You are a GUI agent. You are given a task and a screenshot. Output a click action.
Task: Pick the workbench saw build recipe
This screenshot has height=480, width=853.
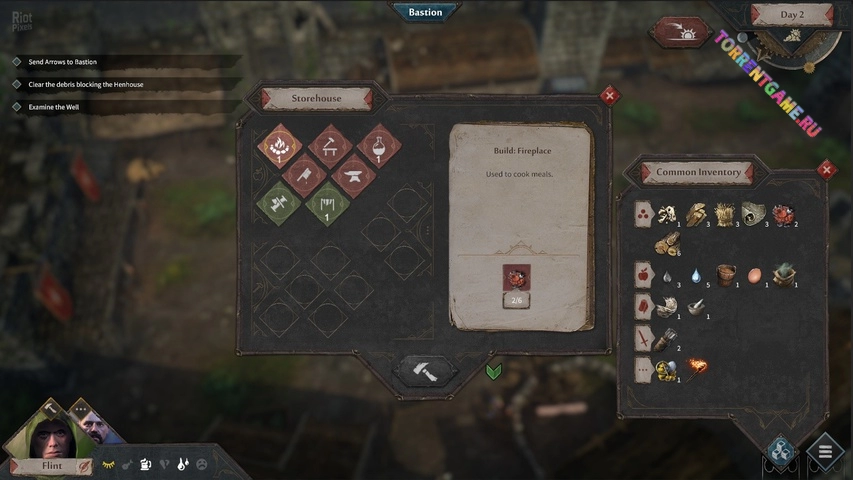(x=329, y=146)
